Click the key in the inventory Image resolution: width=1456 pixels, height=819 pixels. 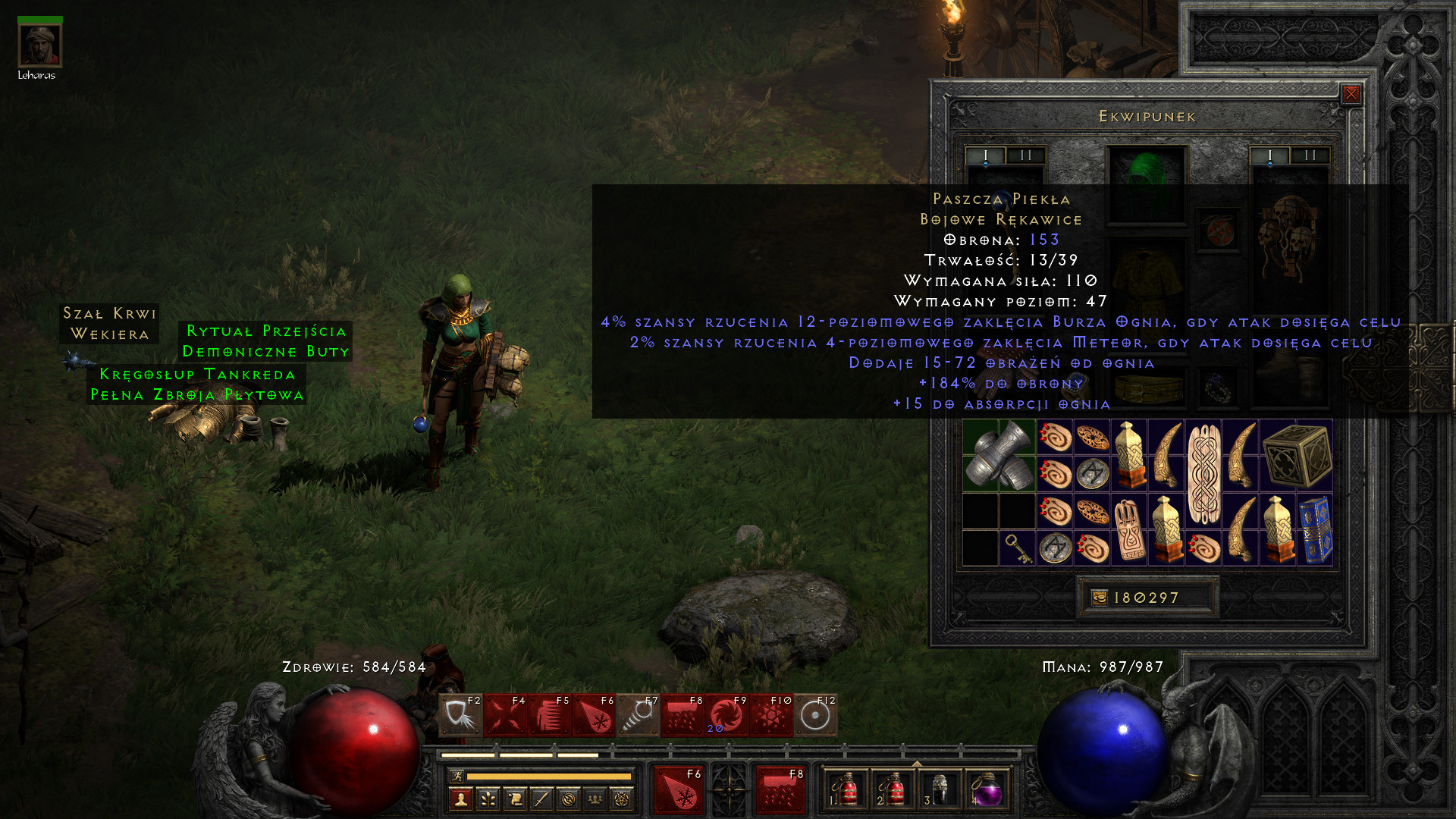click(1017, 548)
